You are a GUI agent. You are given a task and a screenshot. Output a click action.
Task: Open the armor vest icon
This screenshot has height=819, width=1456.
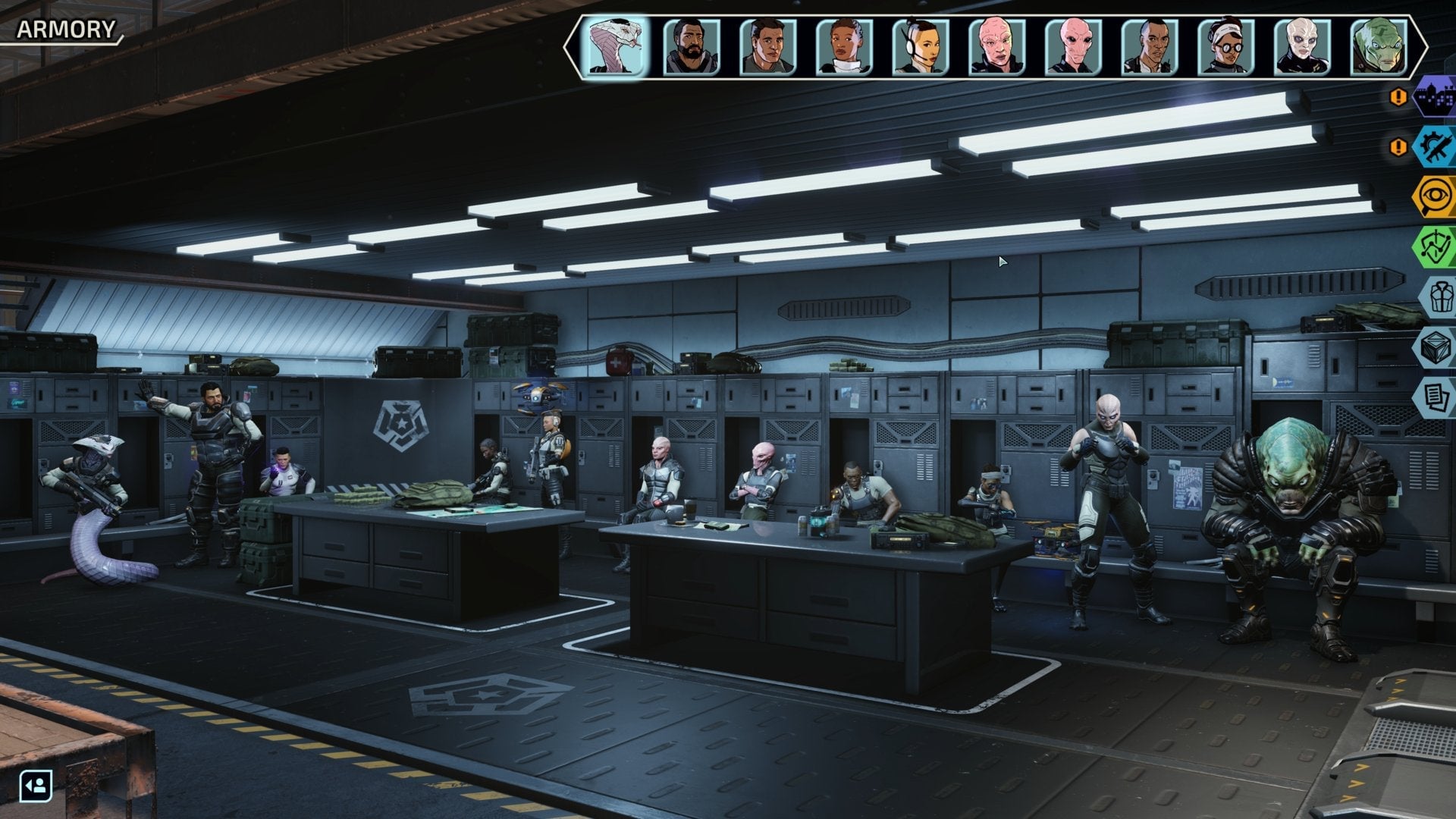(1438, 297)
